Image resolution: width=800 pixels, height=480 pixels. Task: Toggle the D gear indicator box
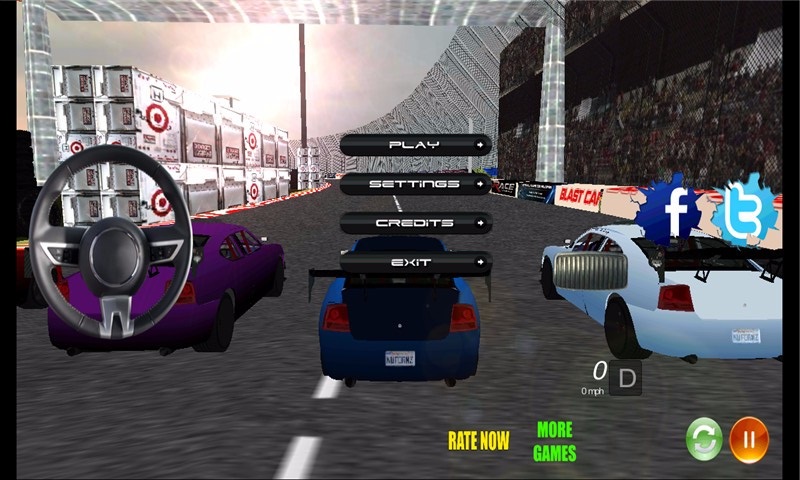tap(626, 378)
